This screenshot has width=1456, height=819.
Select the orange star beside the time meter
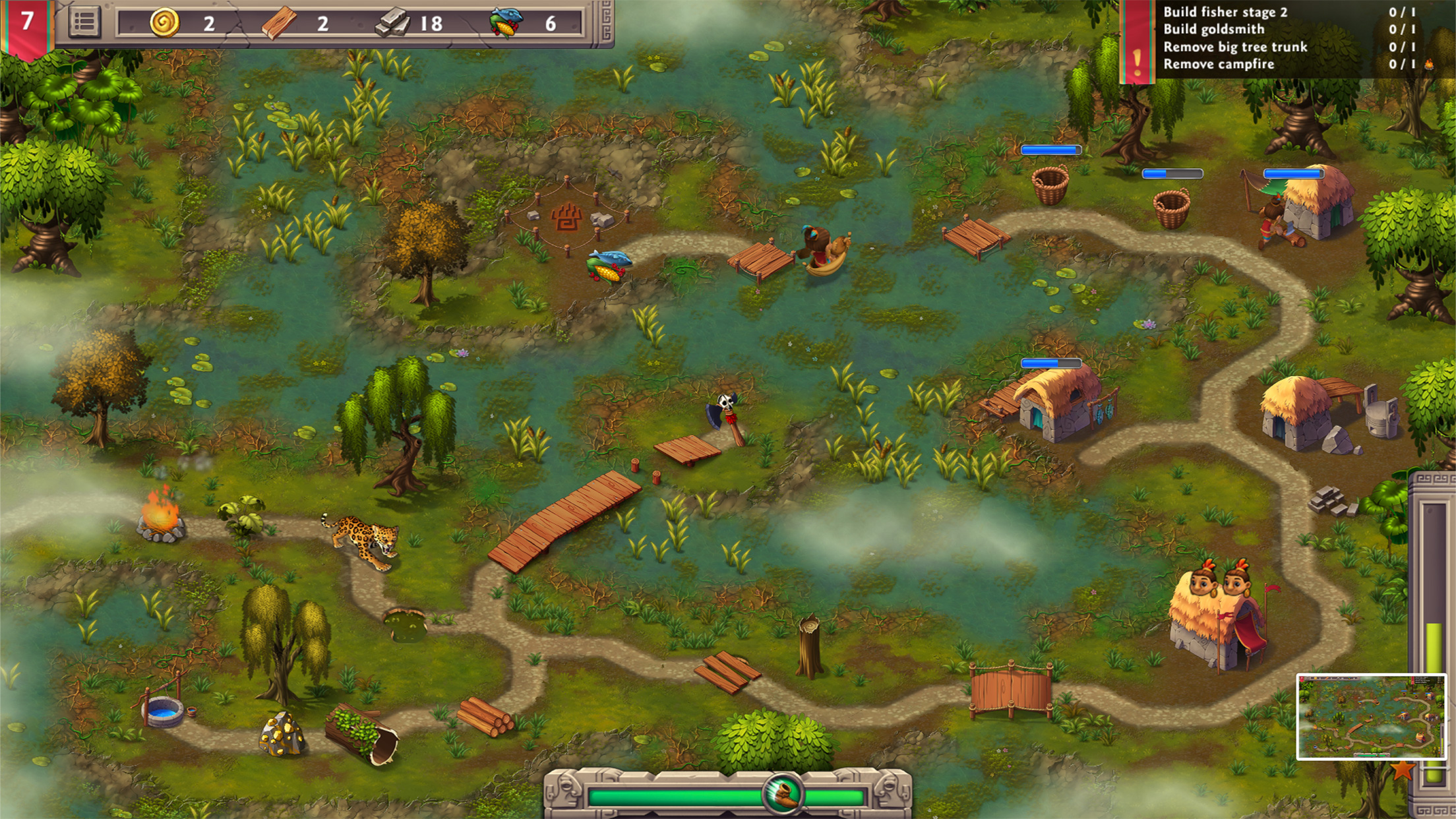pos(1402,770)
